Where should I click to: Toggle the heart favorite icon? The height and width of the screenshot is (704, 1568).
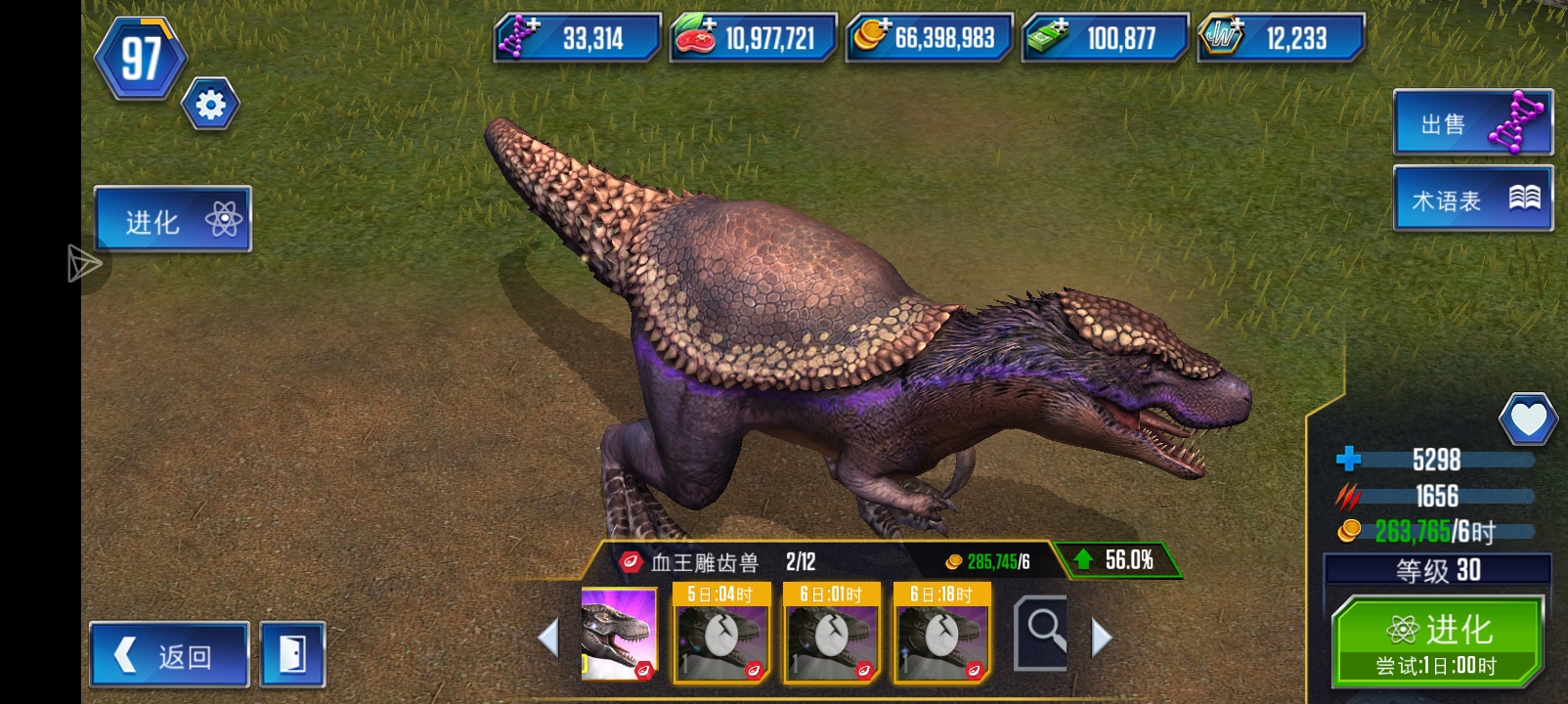[x=1528, y=419]
